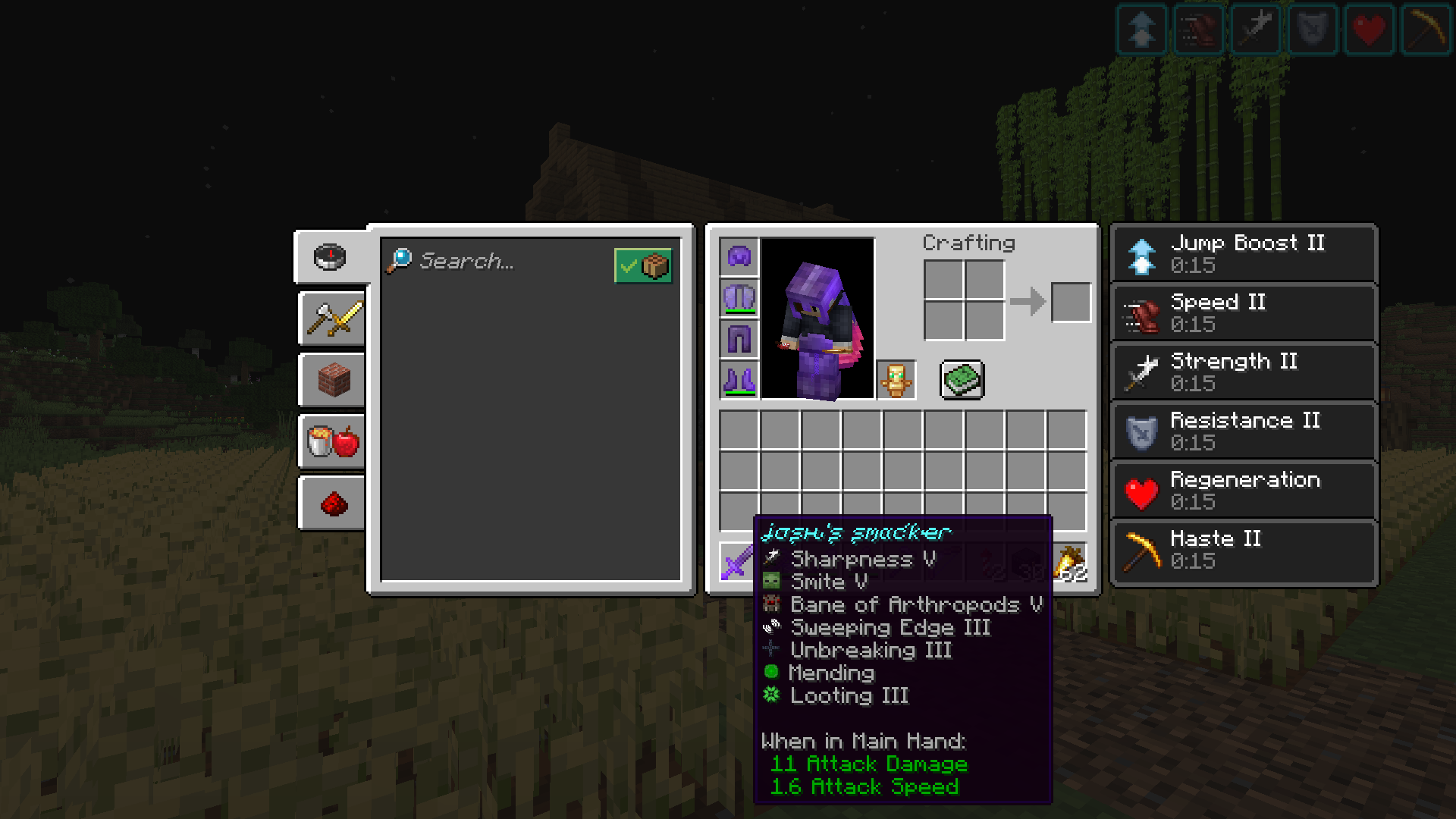
Task: Click the Regeneration heart icon
Action: coord(1140,489)
